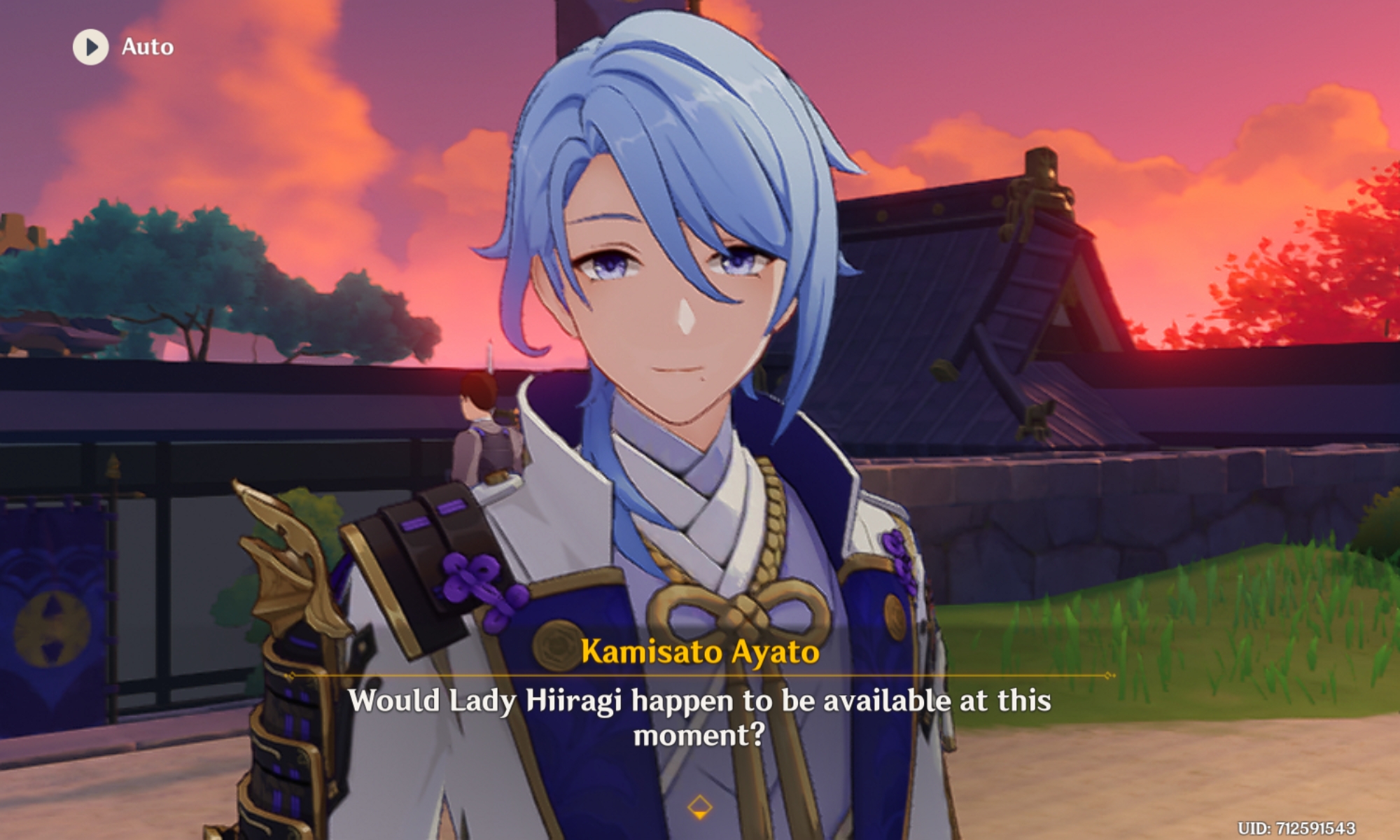
Task: Click the diamond continue indicator
Action: 699,806
